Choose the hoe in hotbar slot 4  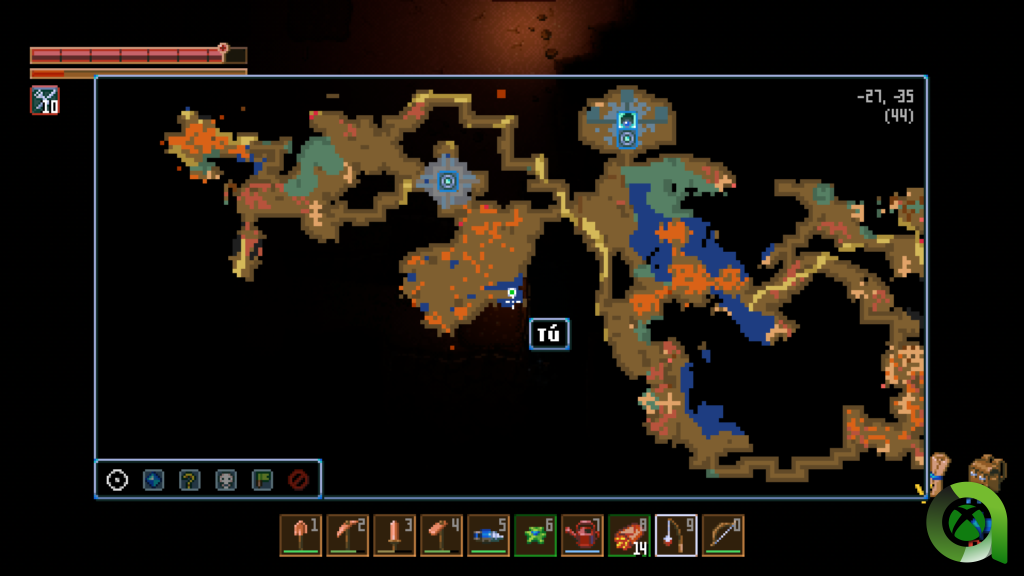(441, 535)
